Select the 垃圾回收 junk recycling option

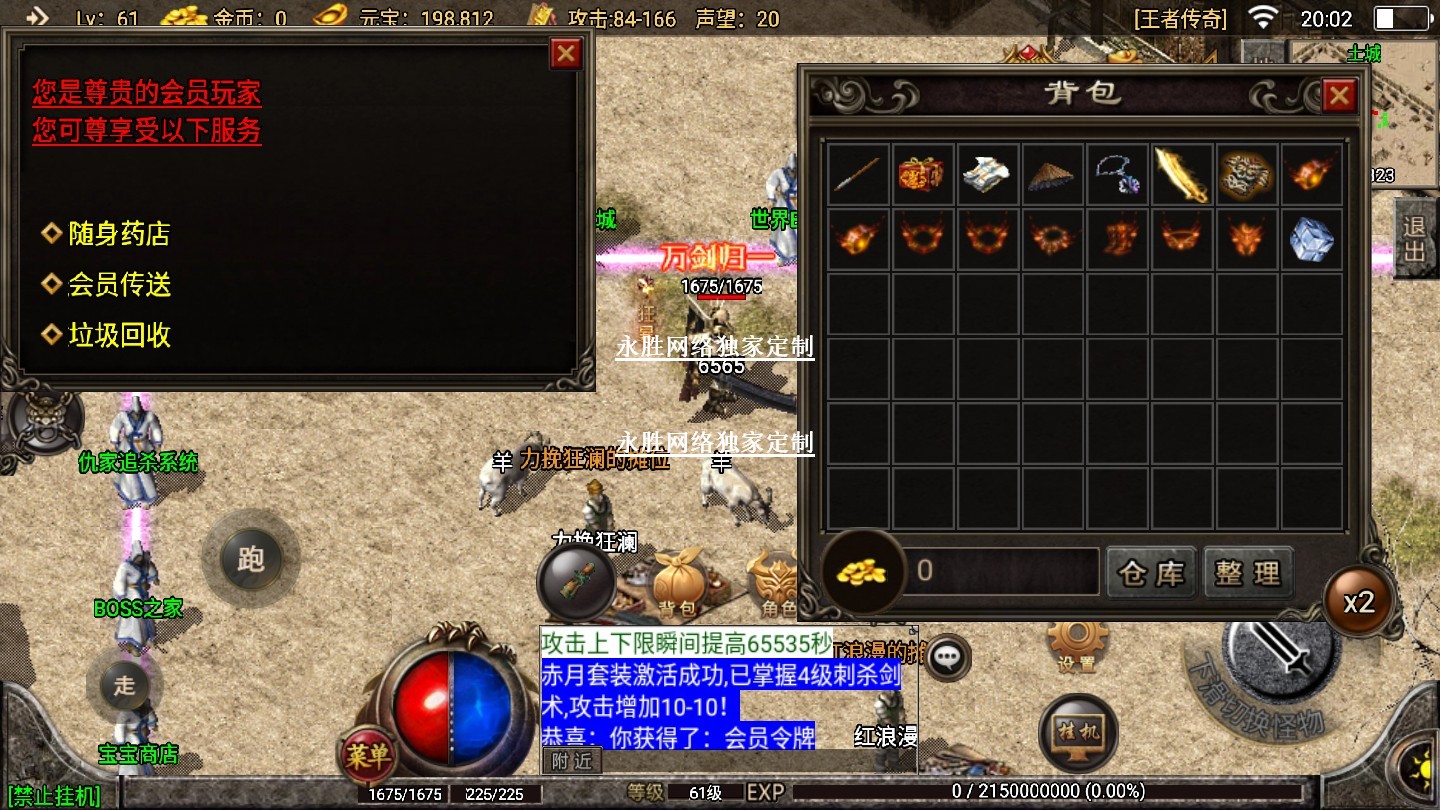tap(118, 335)
